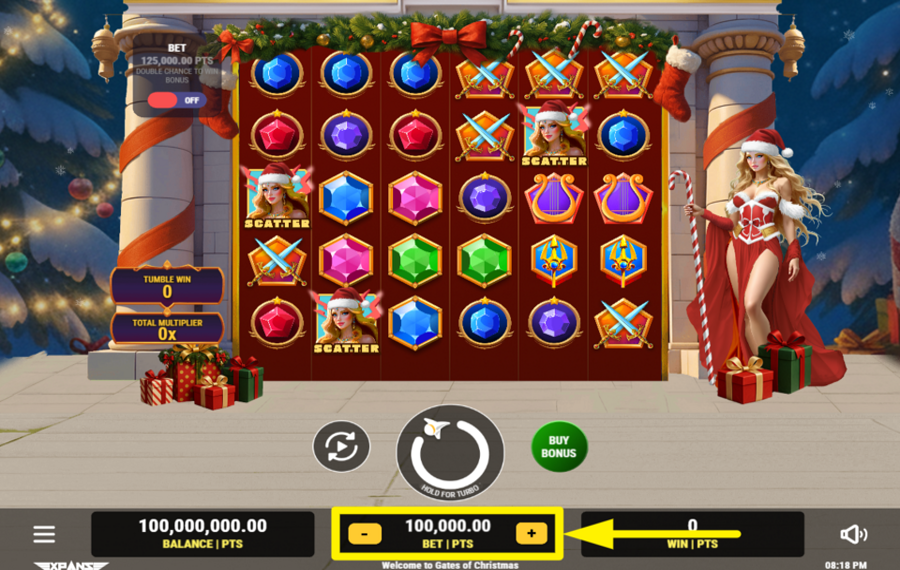The width and height of the screenshot is (900, 570).
Task: Open the autoplay spin options
Action: pos(341,446)
